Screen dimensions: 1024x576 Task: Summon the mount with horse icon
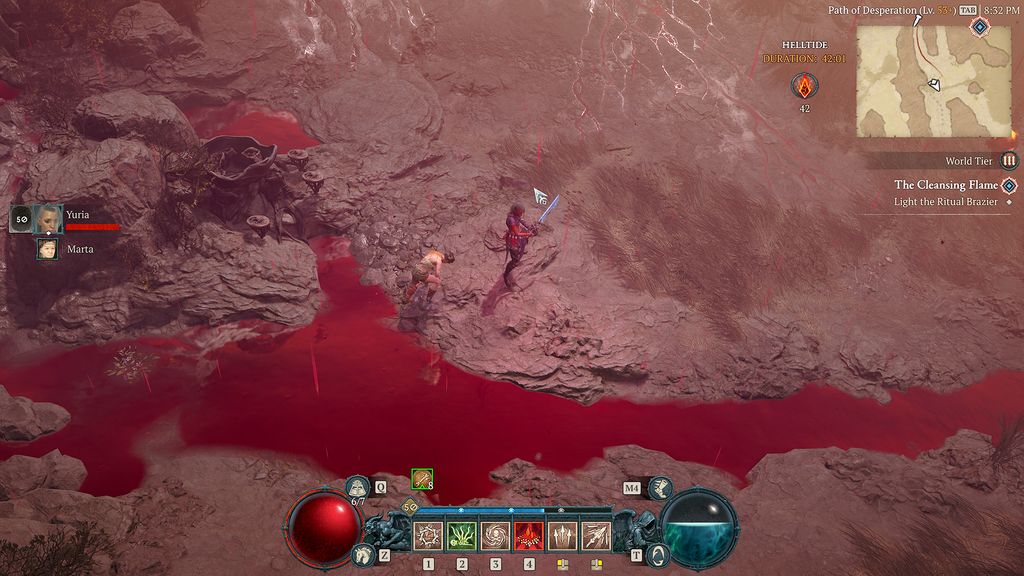pyautogui.click(x=361, y=554)
